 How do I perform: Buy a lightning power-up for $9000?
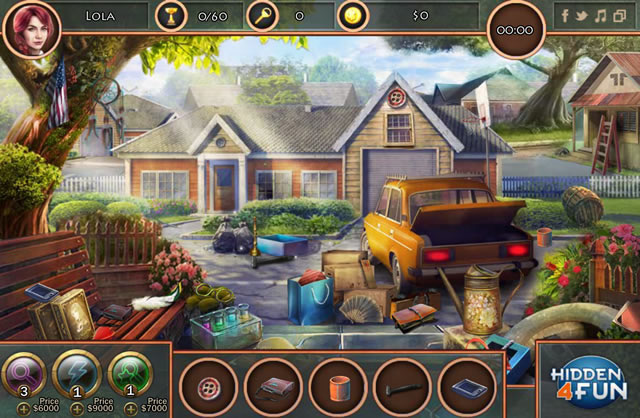pyautogui.click(x=76, y=408)
